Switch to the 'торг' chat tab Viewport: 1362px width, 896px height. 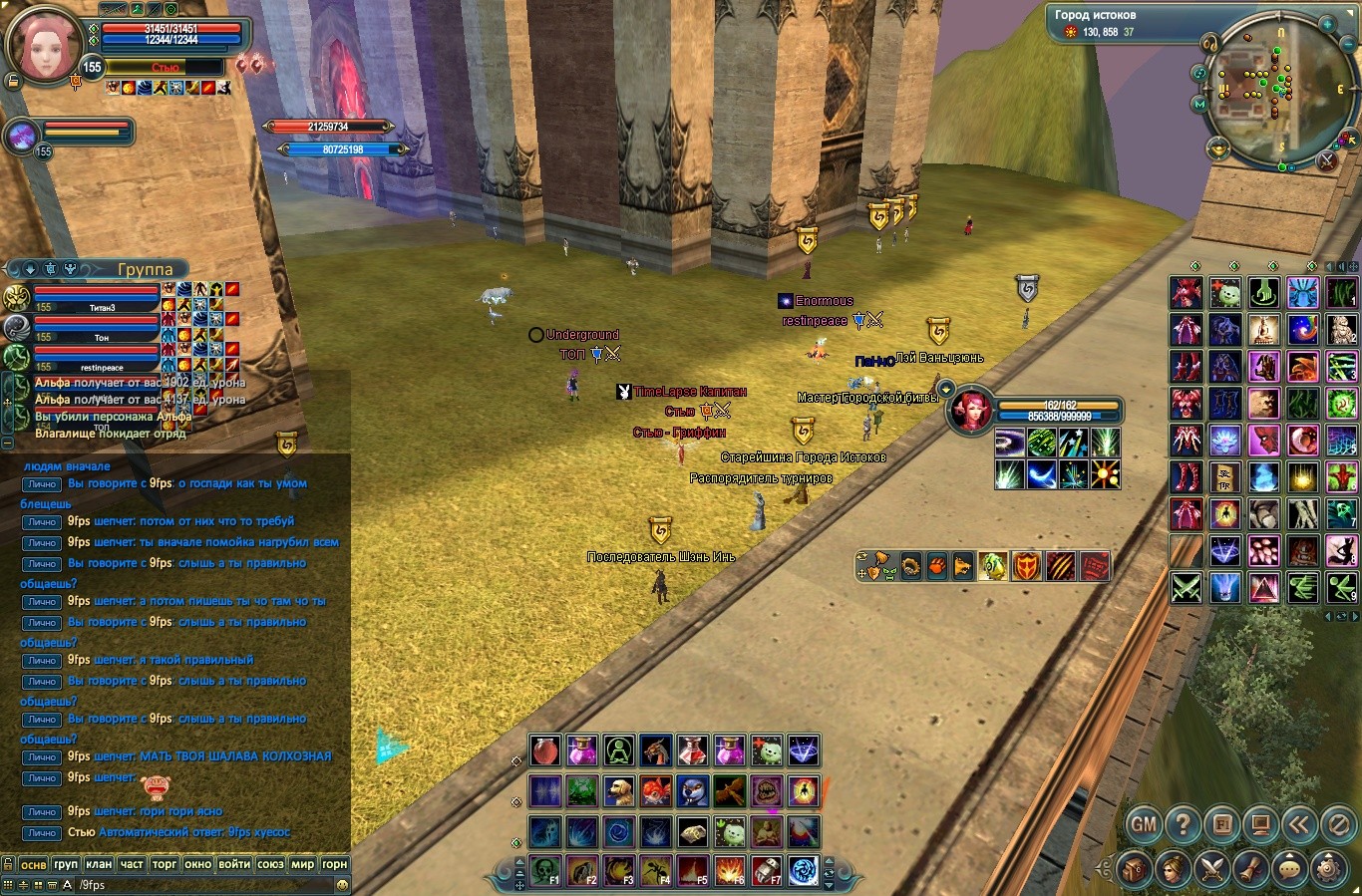[x=165, y=864]
